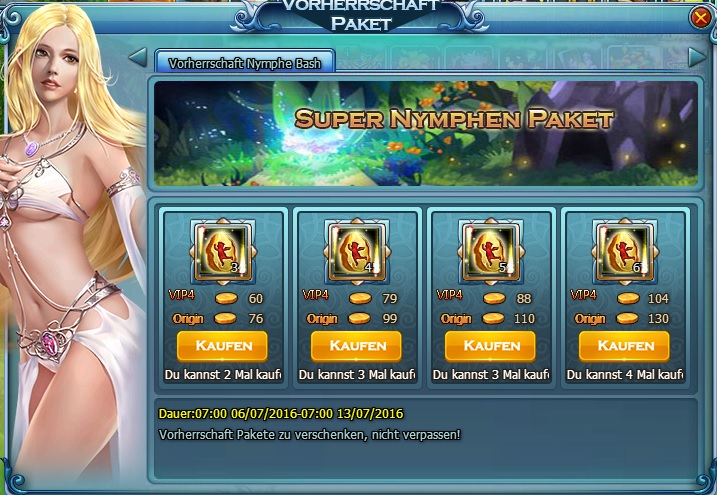Select the Vorherrschaft Nymphe Bash tab

(x=244, y=61)
